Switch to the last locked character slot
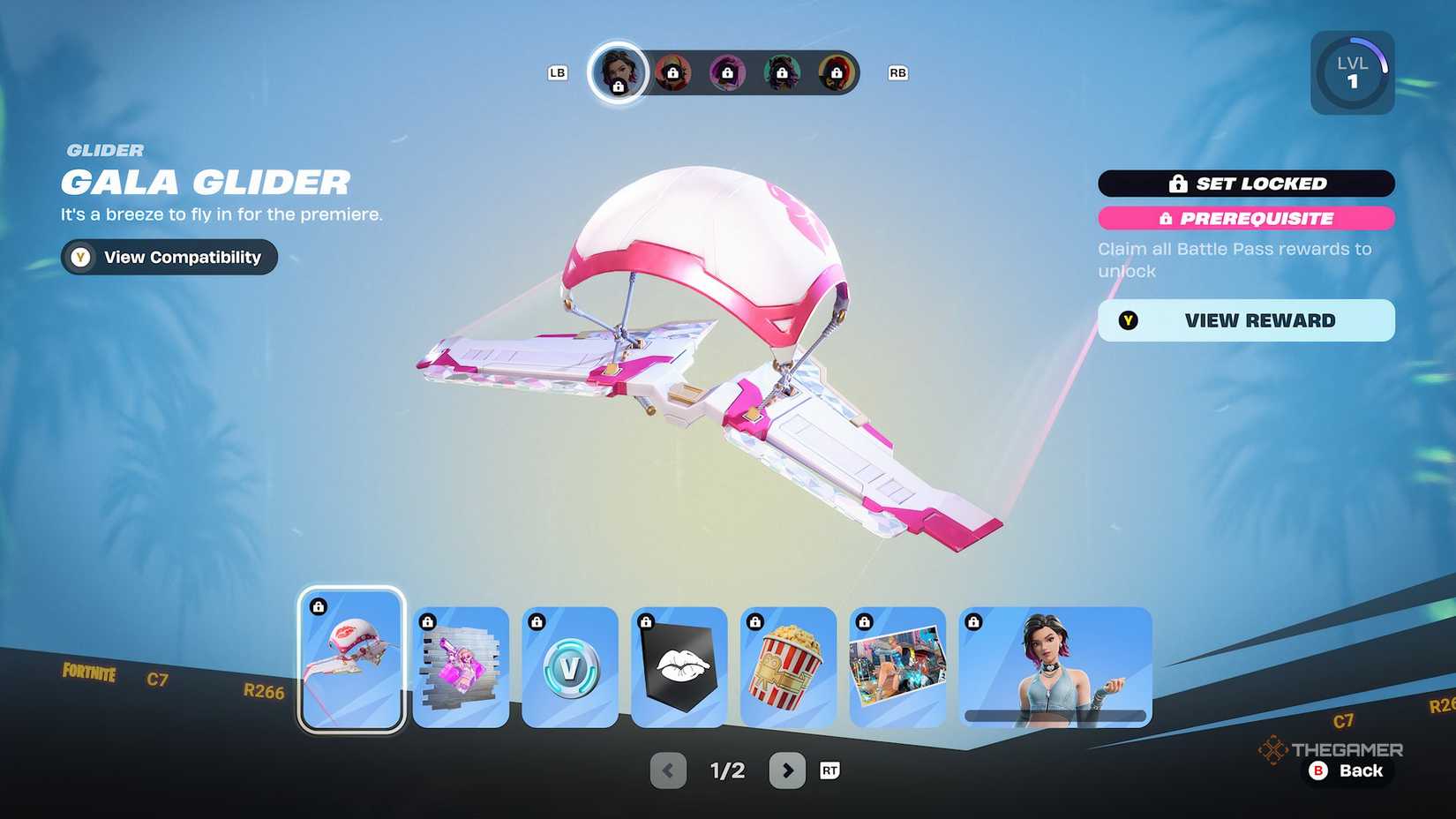 point(836,73)
